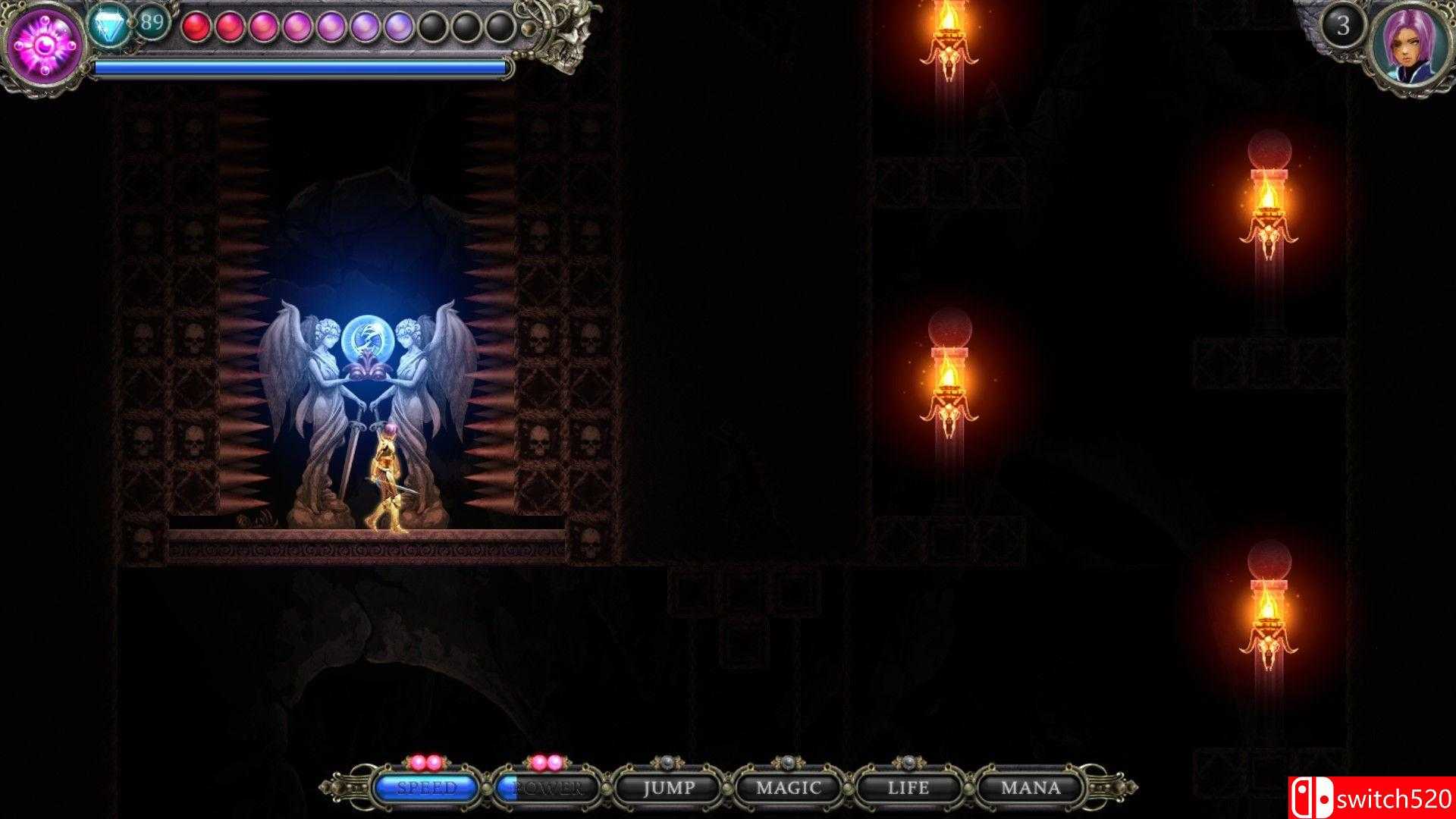The image size is (1456, 819).
Task: Pick the JUMP upgrade button
Action: click(x=668, y=788)
